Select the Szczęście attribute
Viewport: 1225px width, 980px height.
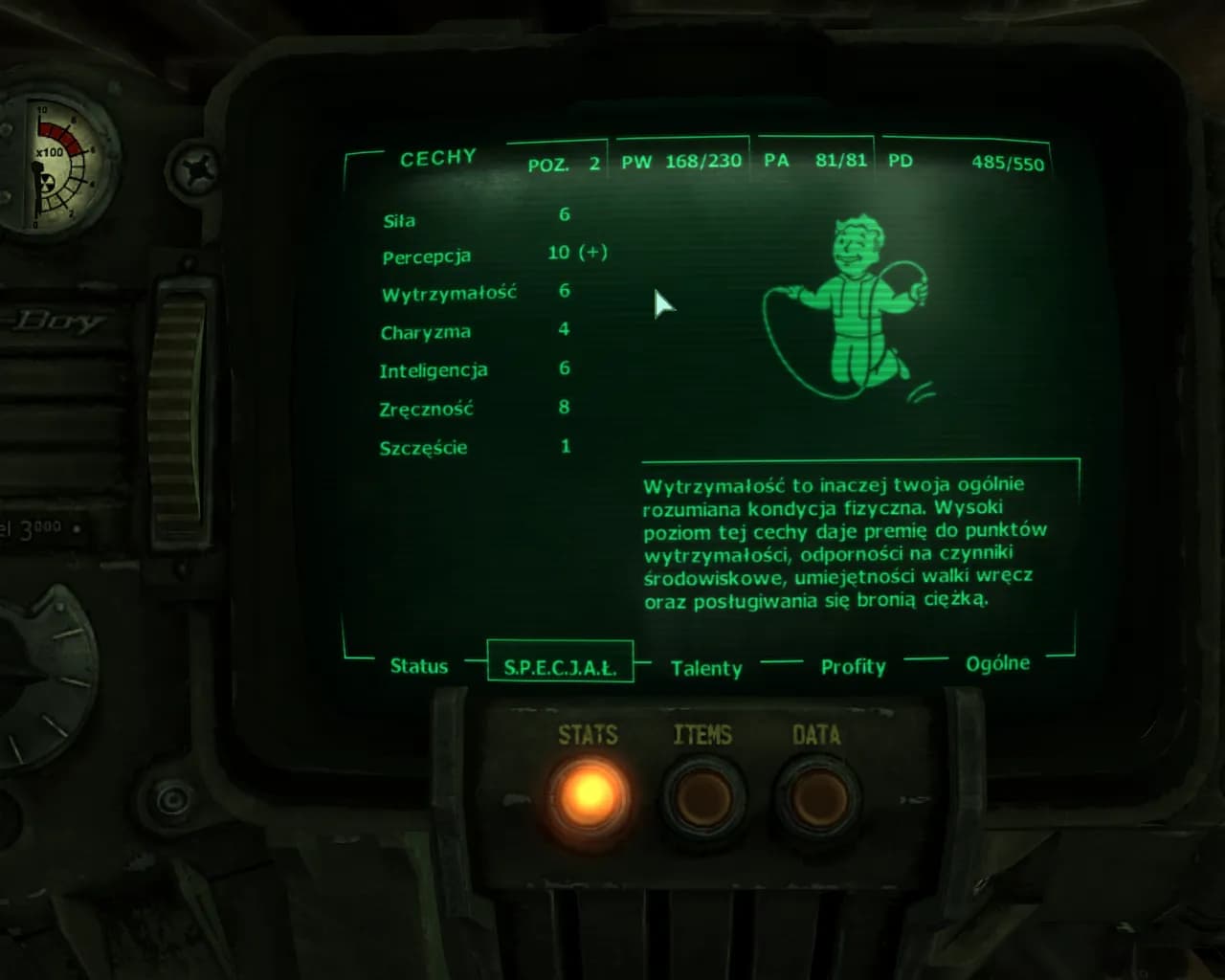pos(423,448)
